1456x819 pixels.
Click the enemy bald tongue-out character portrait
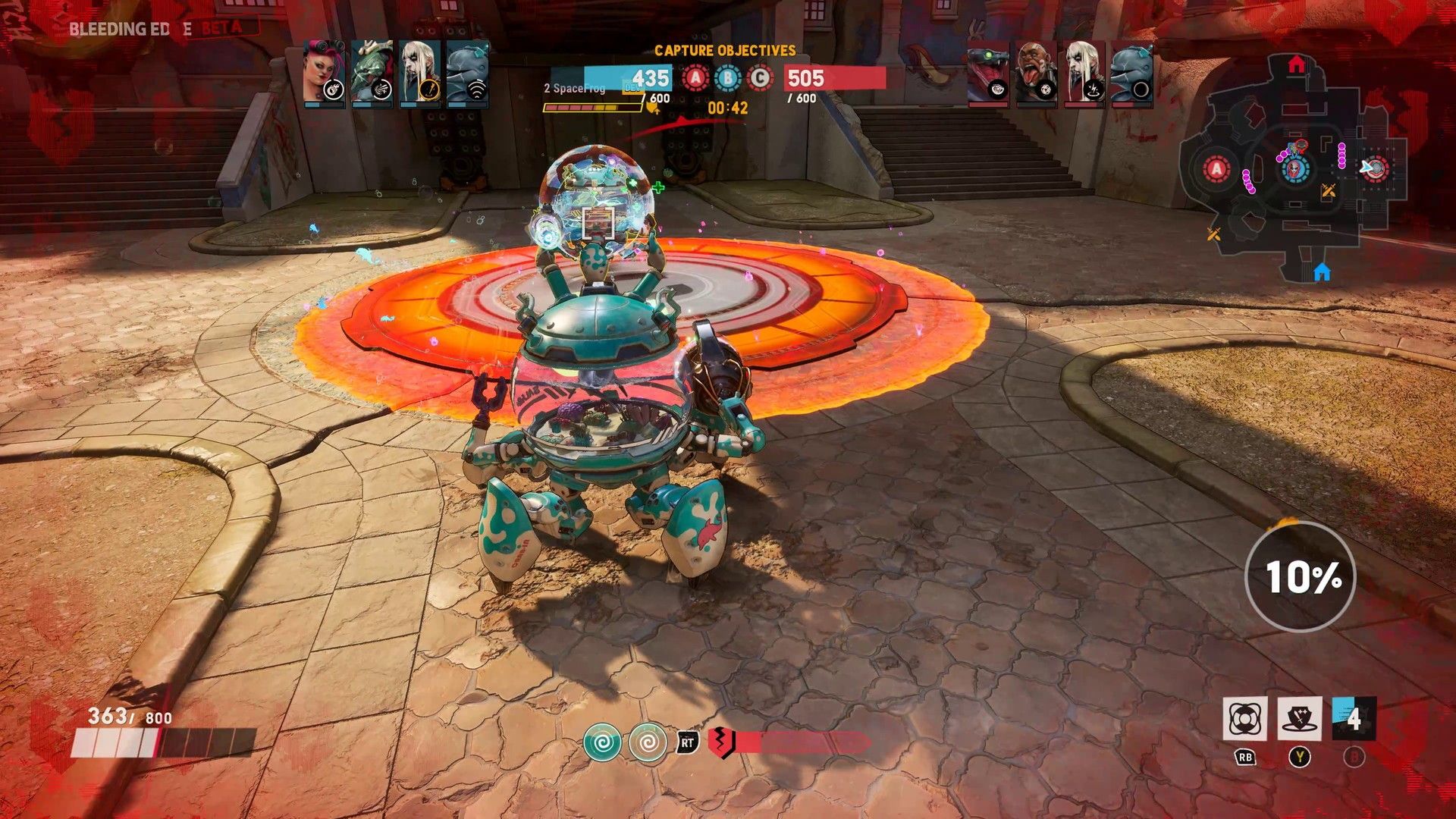1036,74
